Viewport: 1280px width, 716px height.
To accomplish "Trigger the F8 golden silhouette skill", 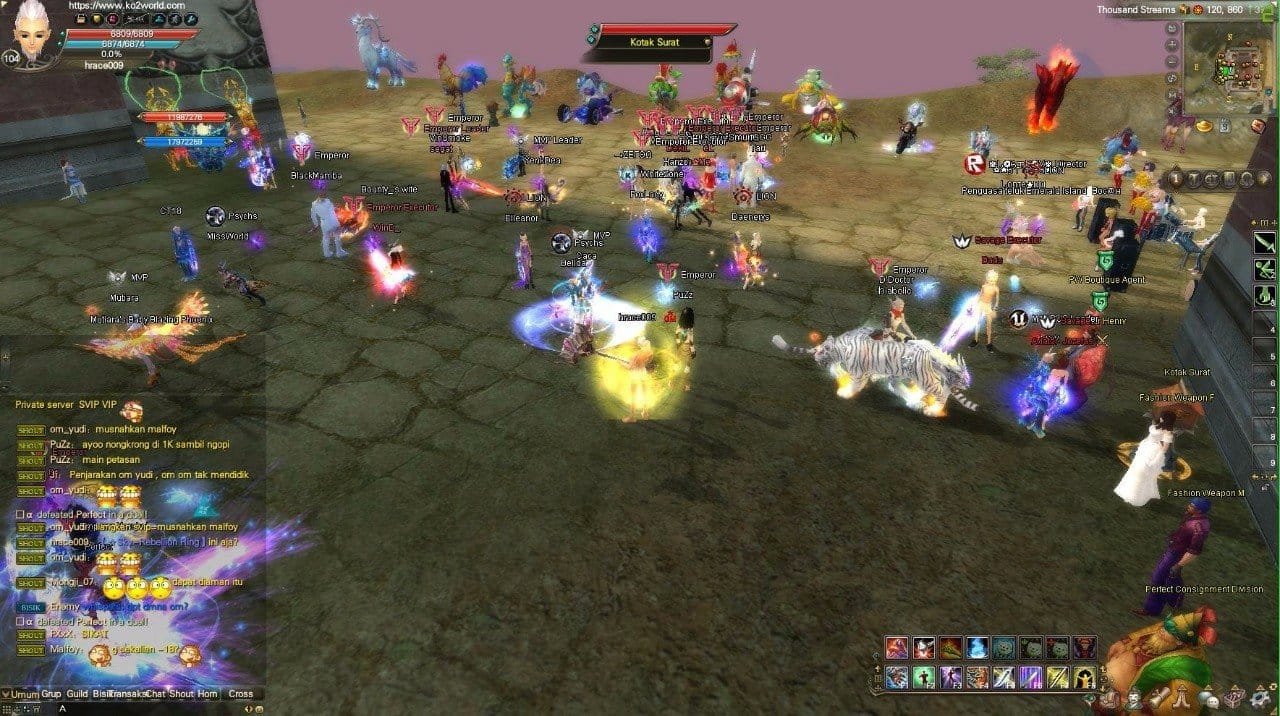I will pos(1084,678).
